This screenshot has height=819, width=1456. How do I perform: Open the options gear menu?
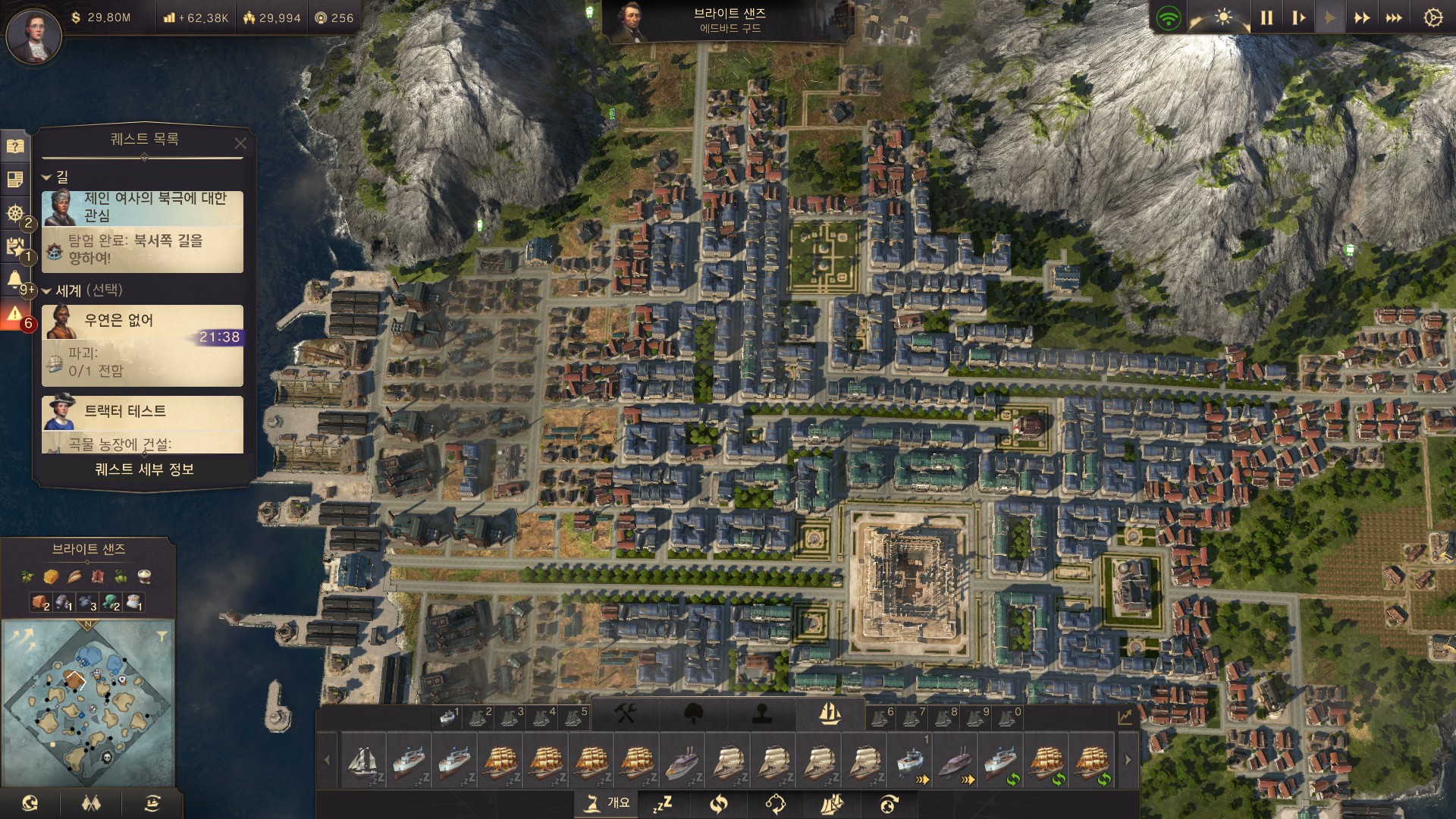point(1432,17)
